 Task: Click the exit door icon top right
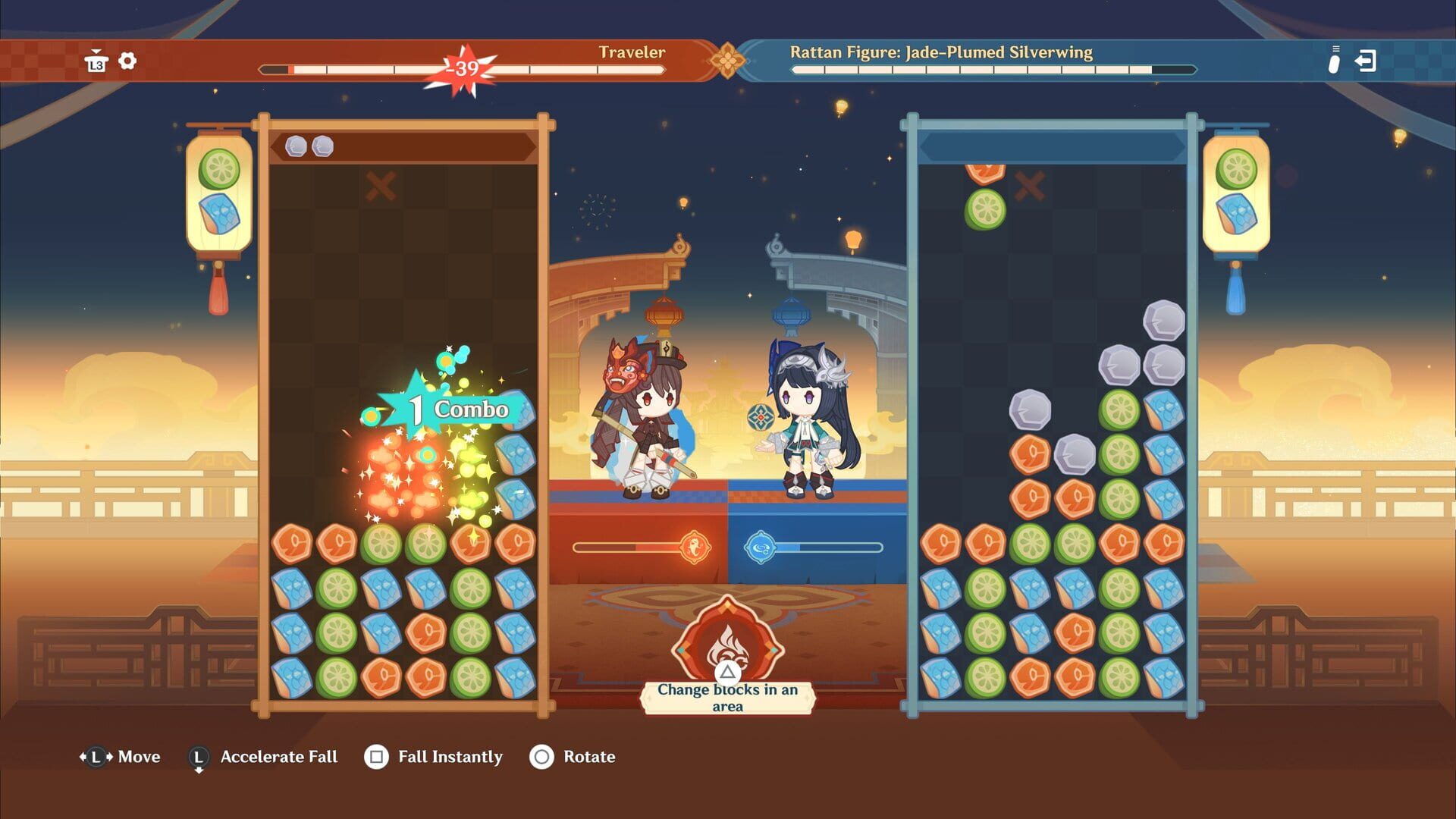[x=1367, y=61]
